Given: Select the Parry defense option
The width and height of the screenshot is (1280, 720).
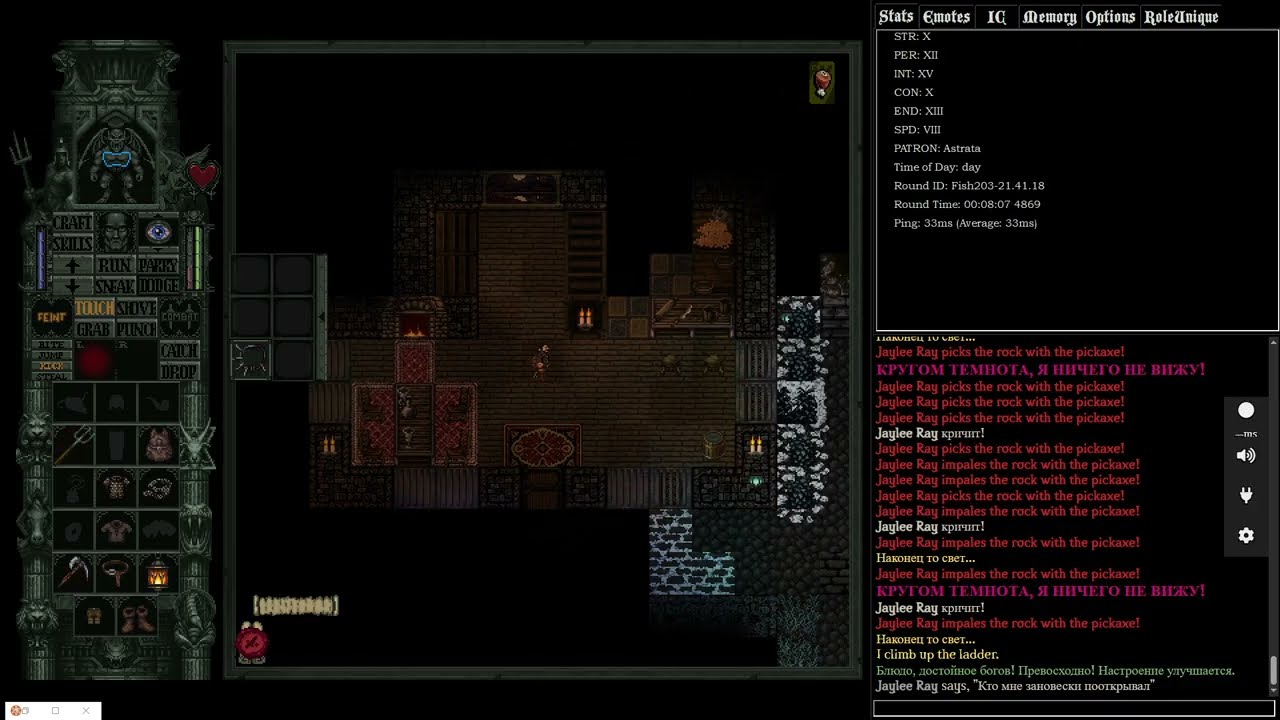Looking at the screenshot, I should [x=158, y=266].
